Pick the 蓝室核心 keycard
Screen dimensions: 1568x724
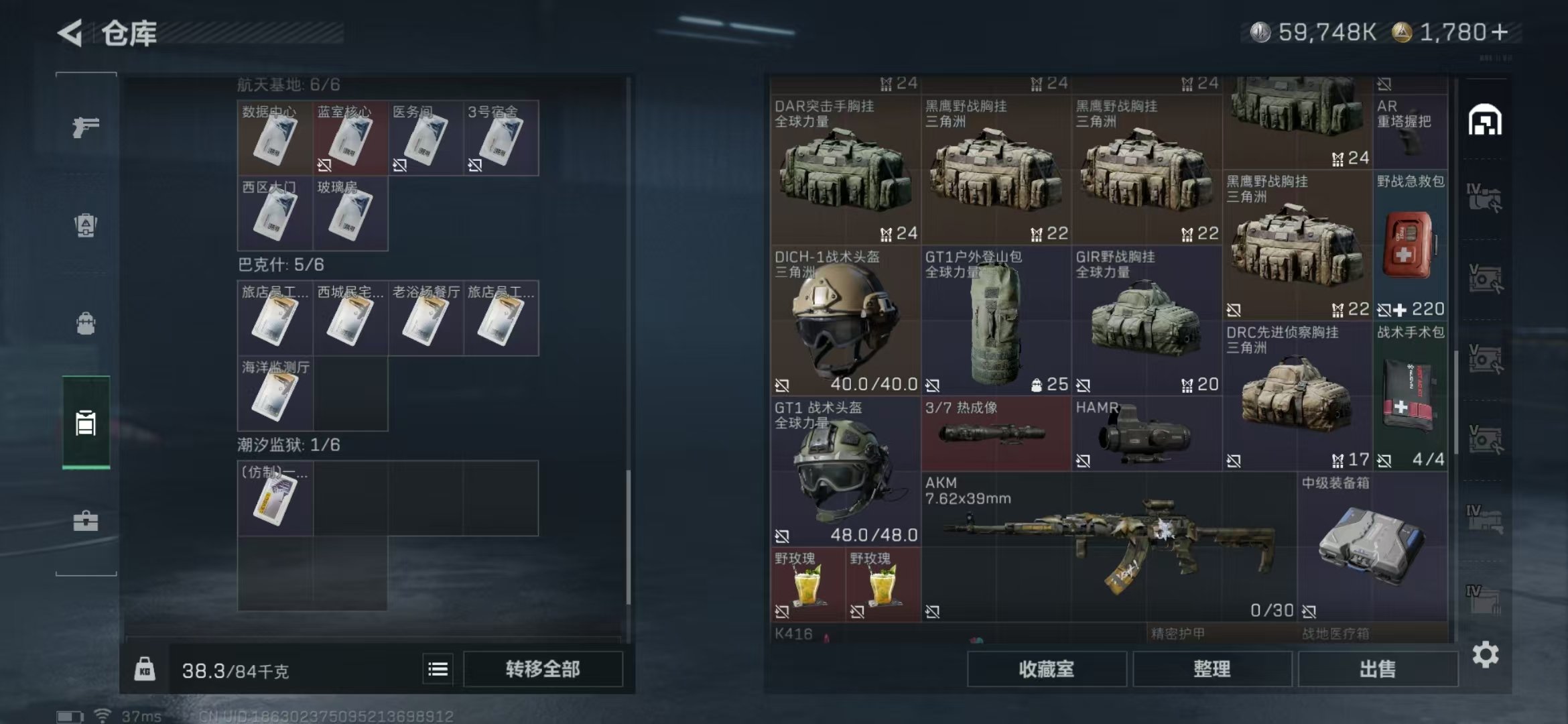(x=350, y=138)
